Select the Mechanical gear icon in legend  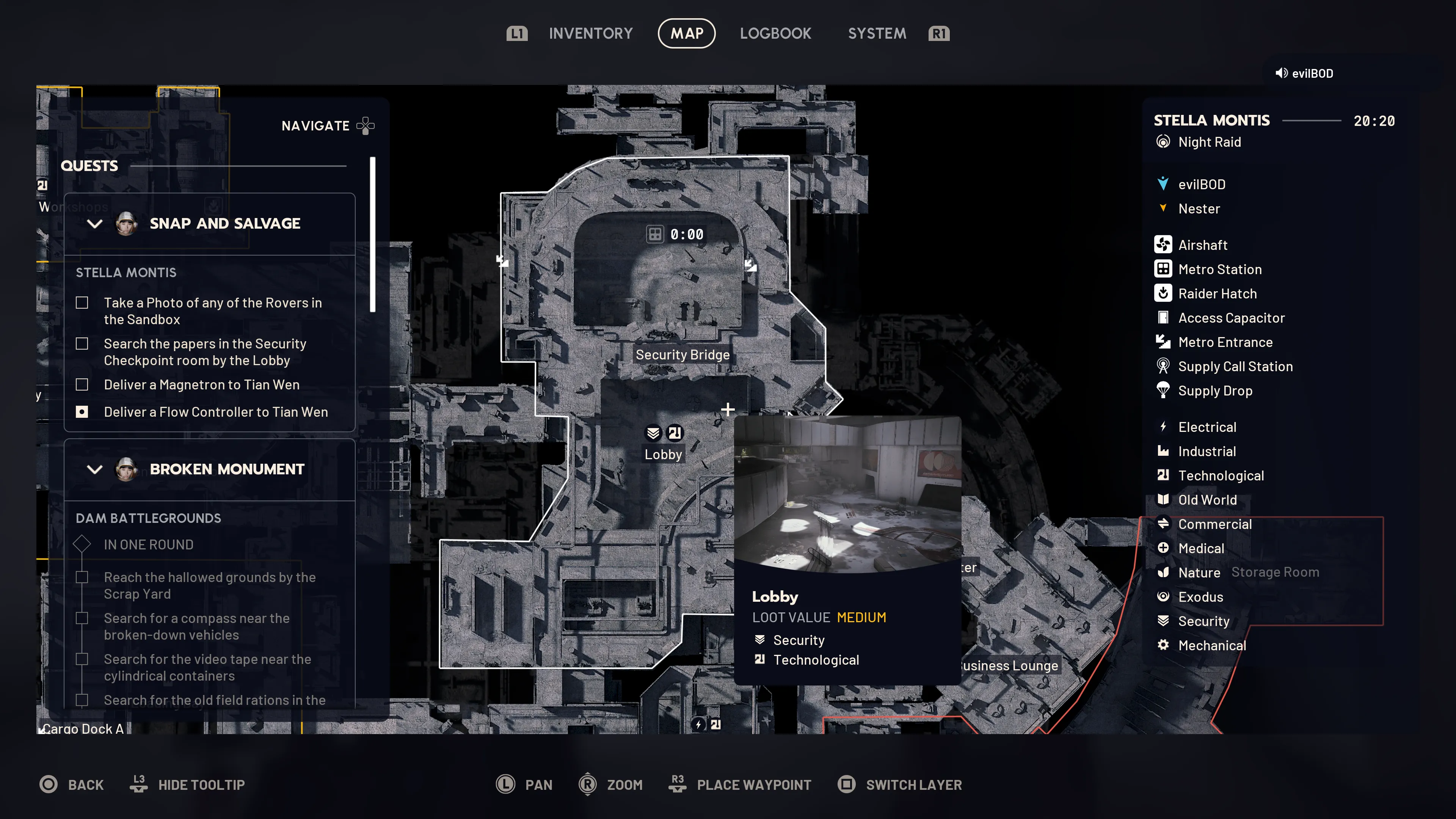[1164, 645]
